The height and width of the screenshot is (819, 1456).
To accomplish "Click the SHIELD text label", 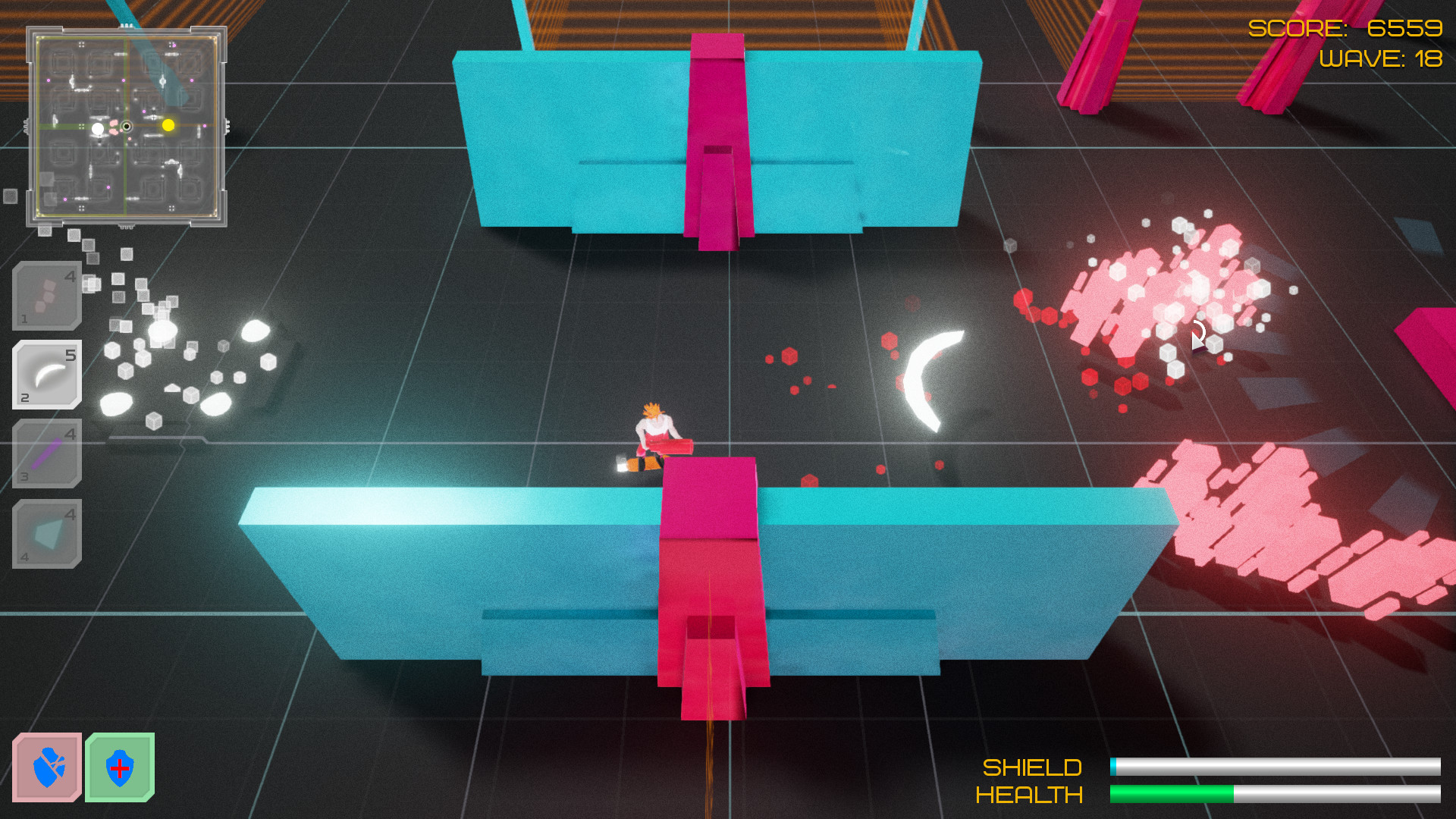I will tap(1031, 768).
